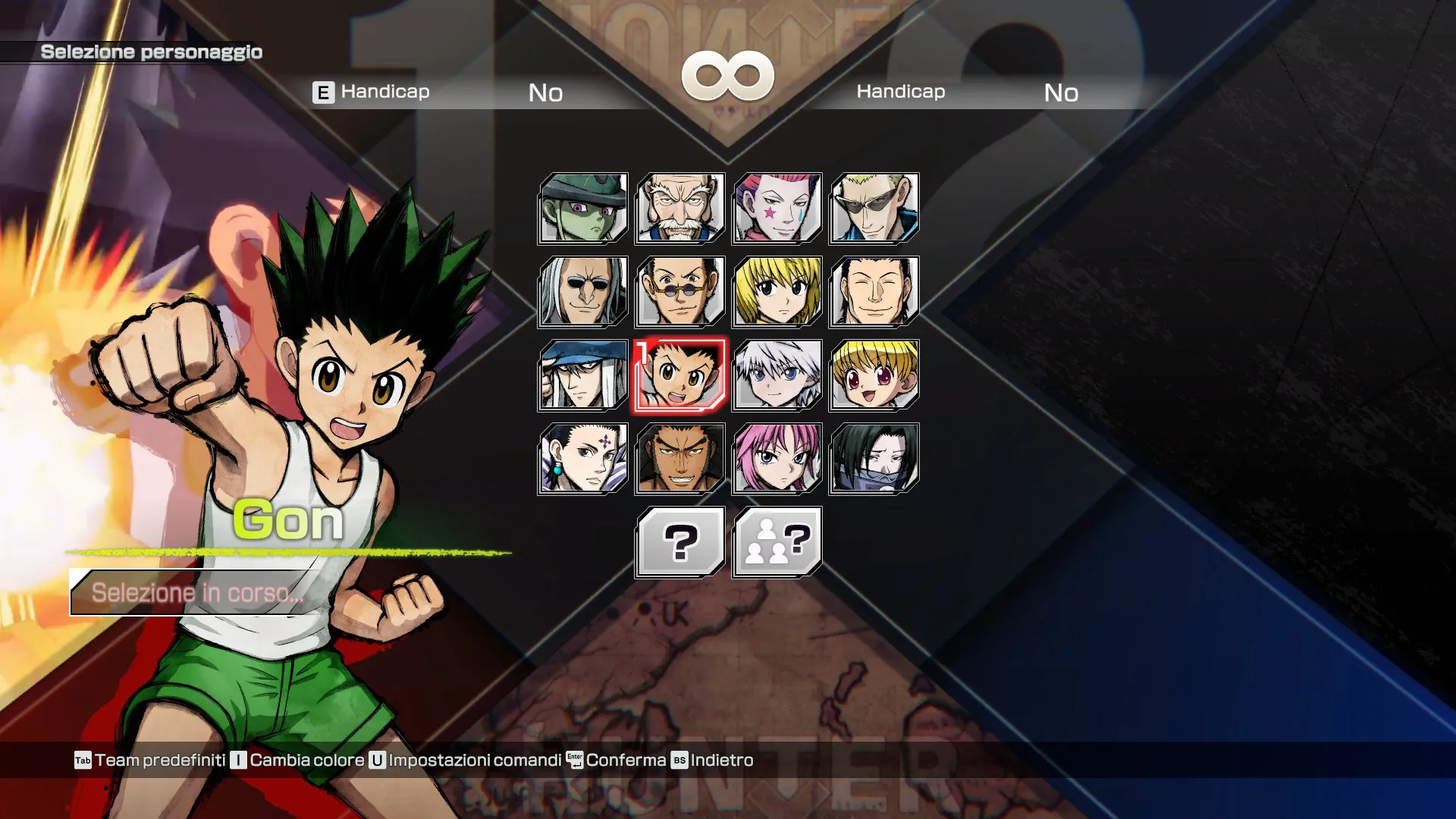
Task: Choose Morel, gray-haired with dark glasses
Action: (x=583, y=292)
